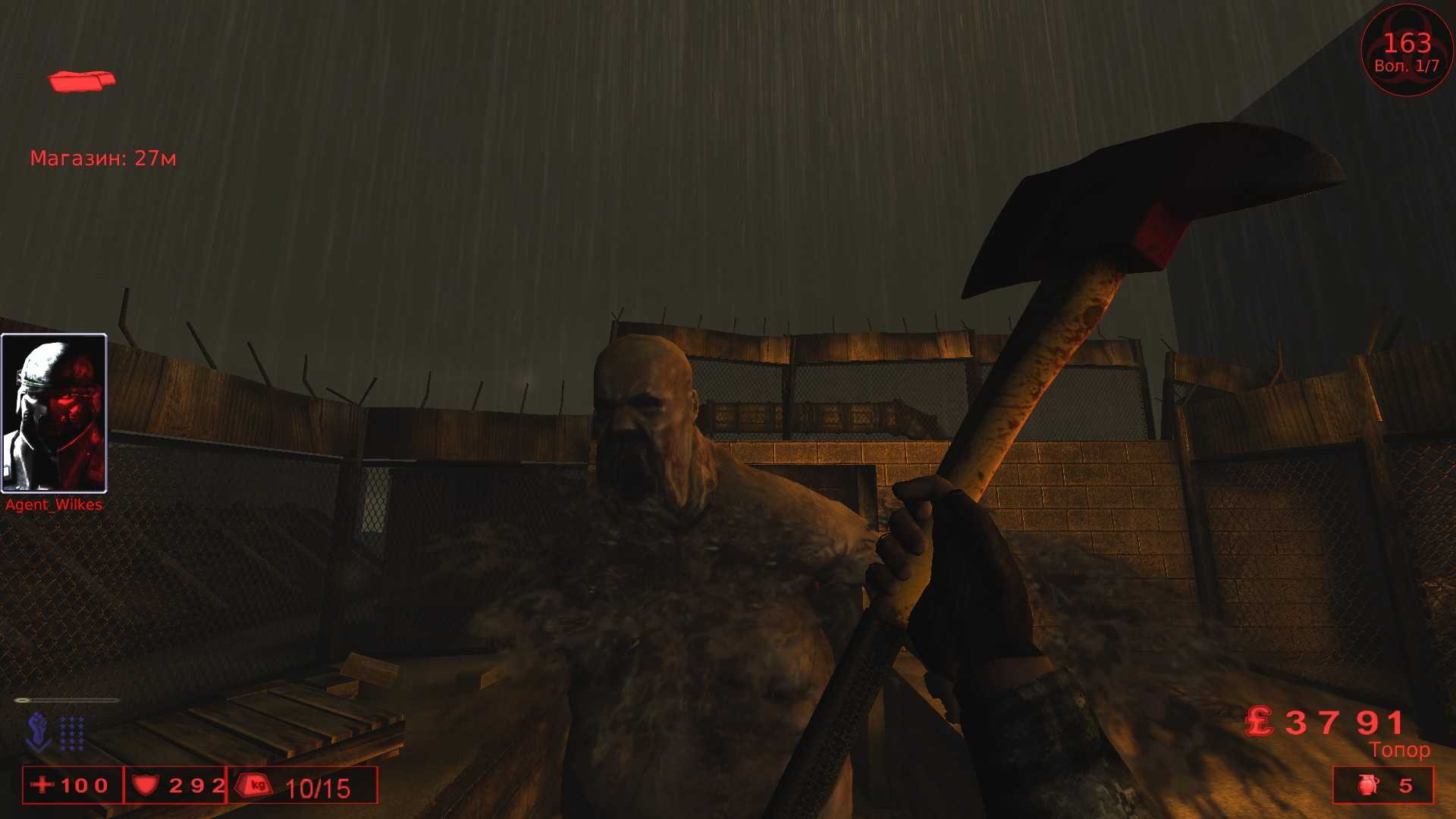Viewport: 1456px width, 819px height.
Task: Select the Магазин: 27м trader text
Action: point(103,158)
